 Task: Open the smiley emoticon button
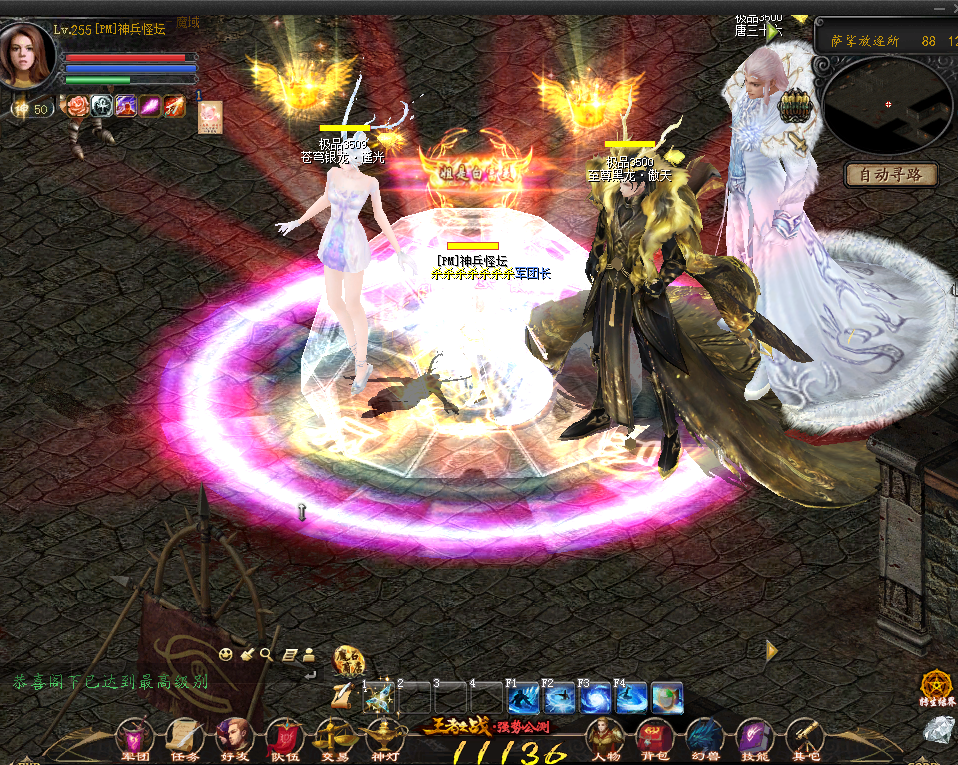click(227, 655)
